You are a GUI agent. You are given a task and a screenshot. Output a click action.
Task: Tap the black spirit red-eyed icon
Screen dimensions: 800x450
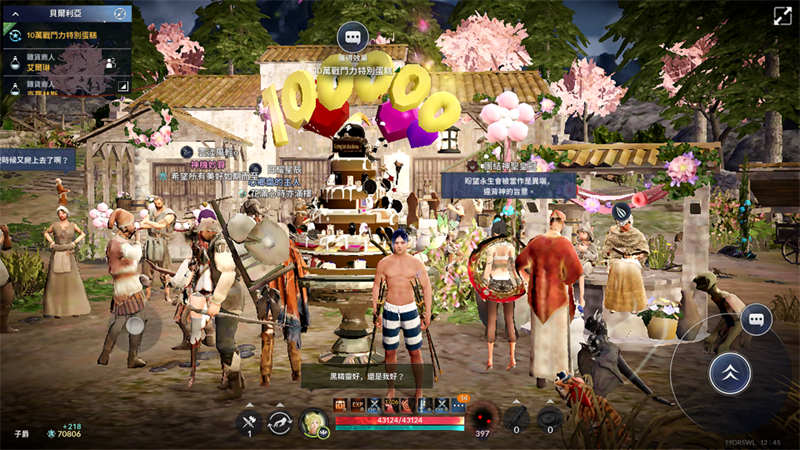pyautogui.click(x=485, y=417)
